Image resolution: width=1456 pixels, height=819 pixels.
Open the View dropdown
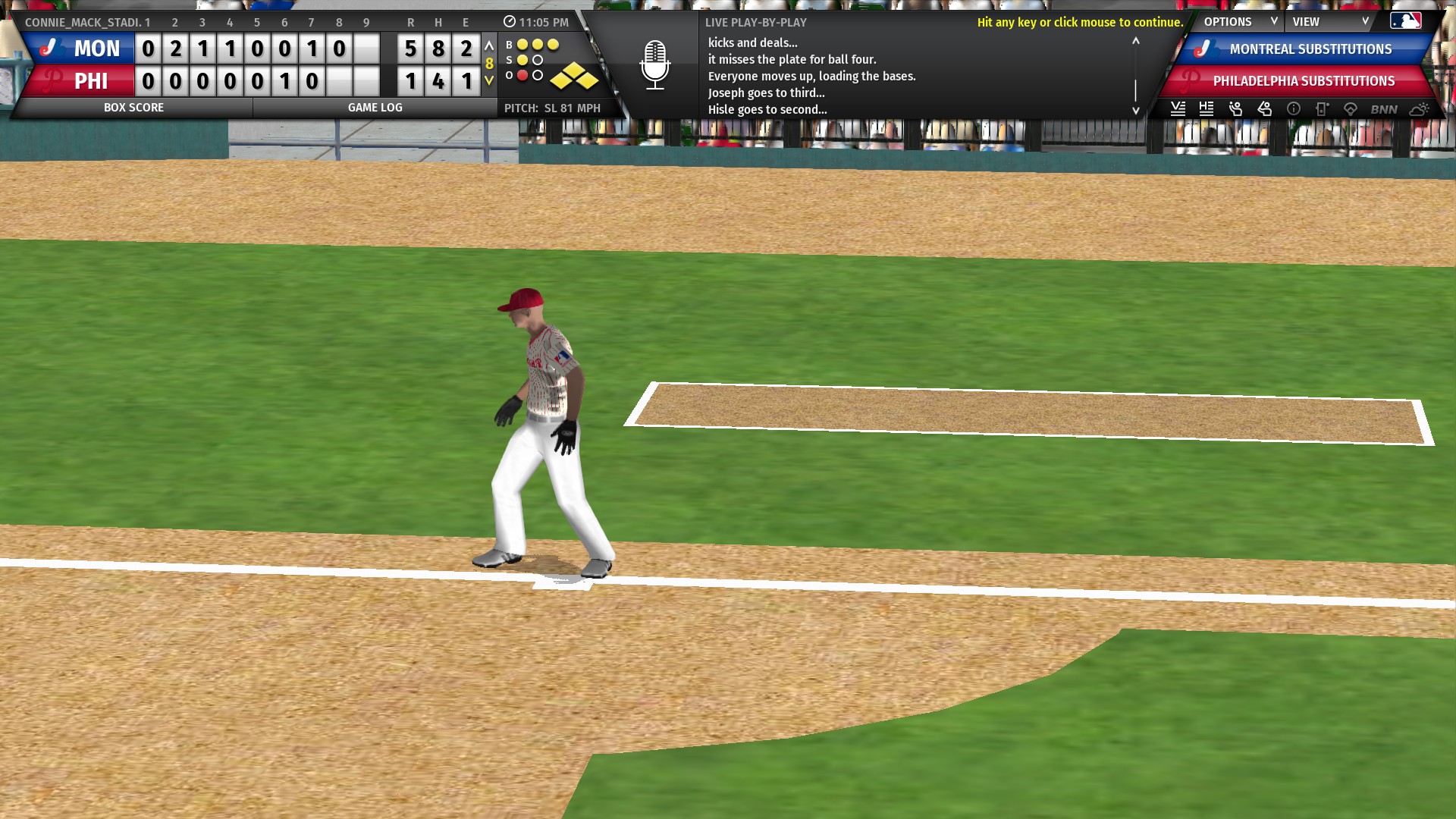(x=1329, y=22)
